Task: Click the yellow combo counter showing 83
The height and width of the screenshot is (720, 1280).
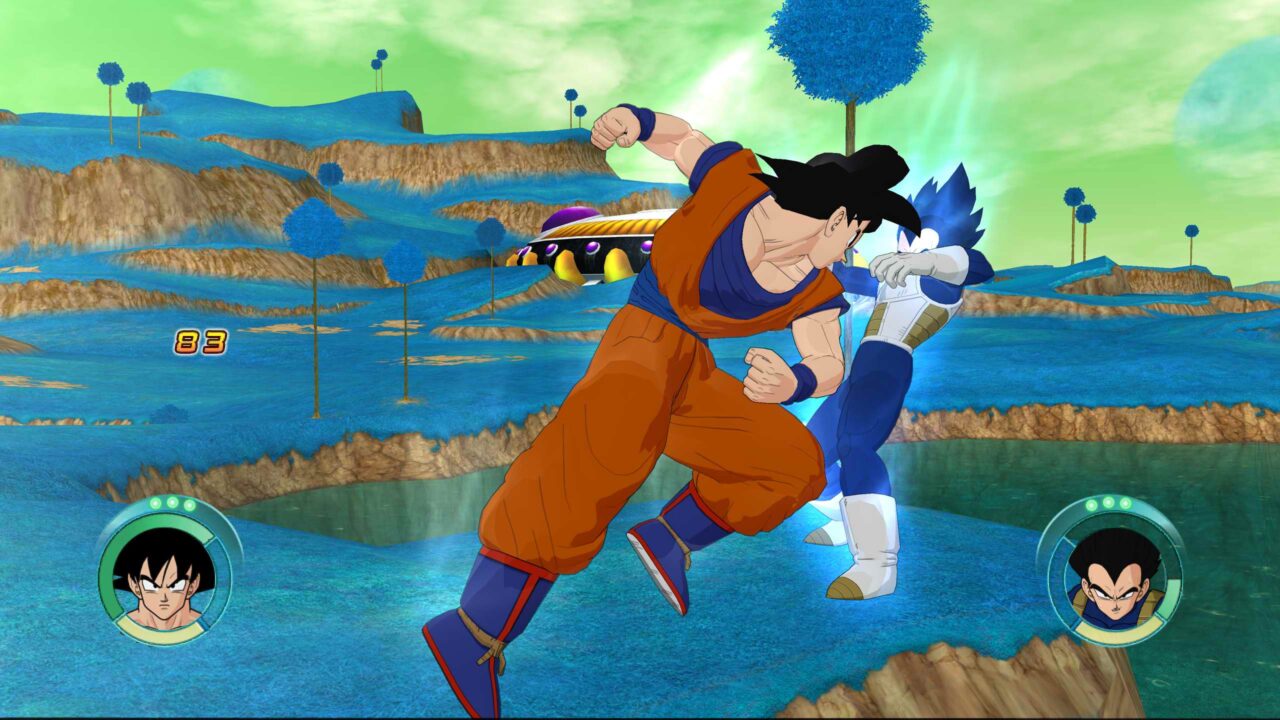Action: coord(200,341)
